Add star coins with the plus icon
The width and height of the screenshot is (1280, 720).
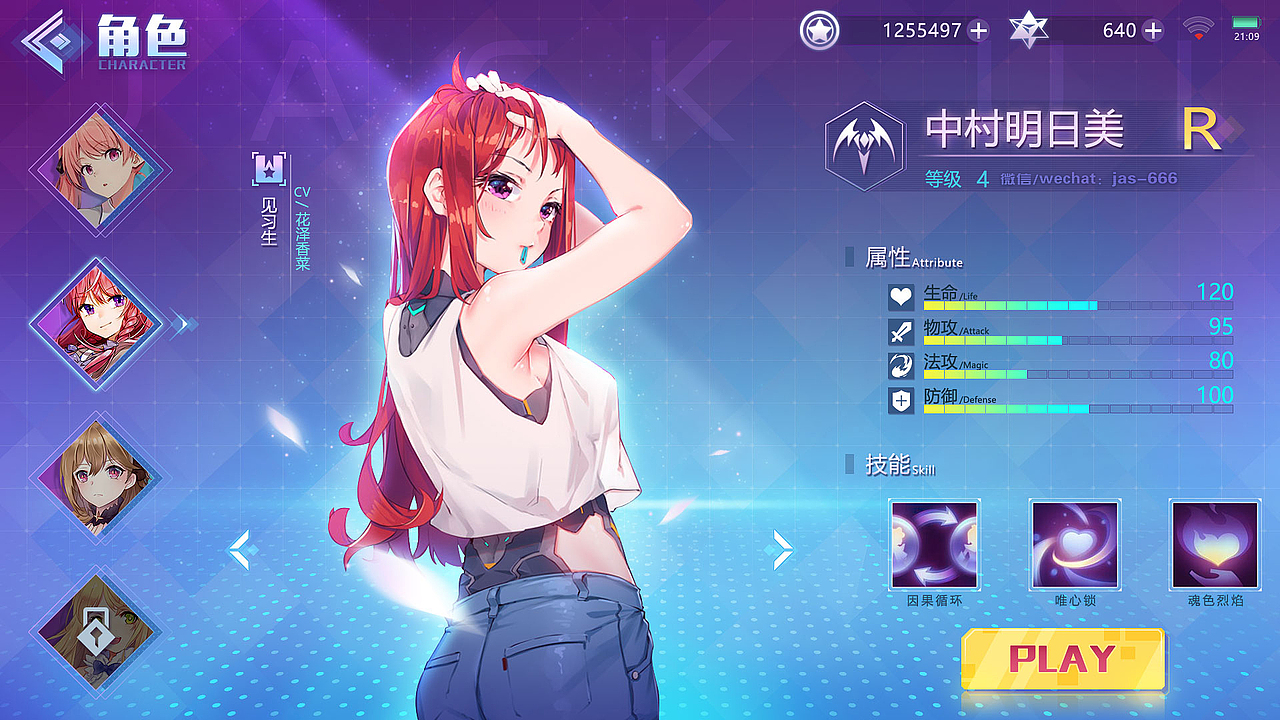976,31
